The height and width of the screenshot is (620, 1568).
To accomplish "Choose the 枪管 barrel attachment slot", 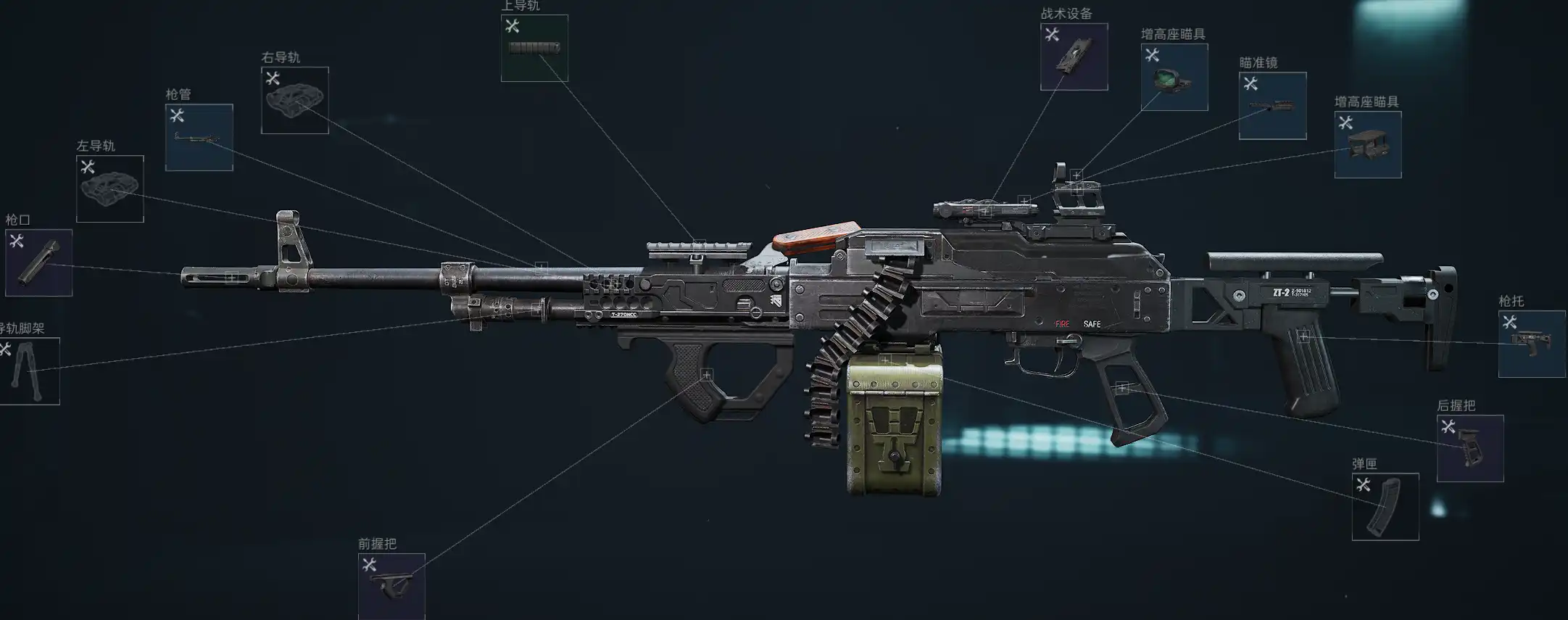I will [x=199, y=137].
